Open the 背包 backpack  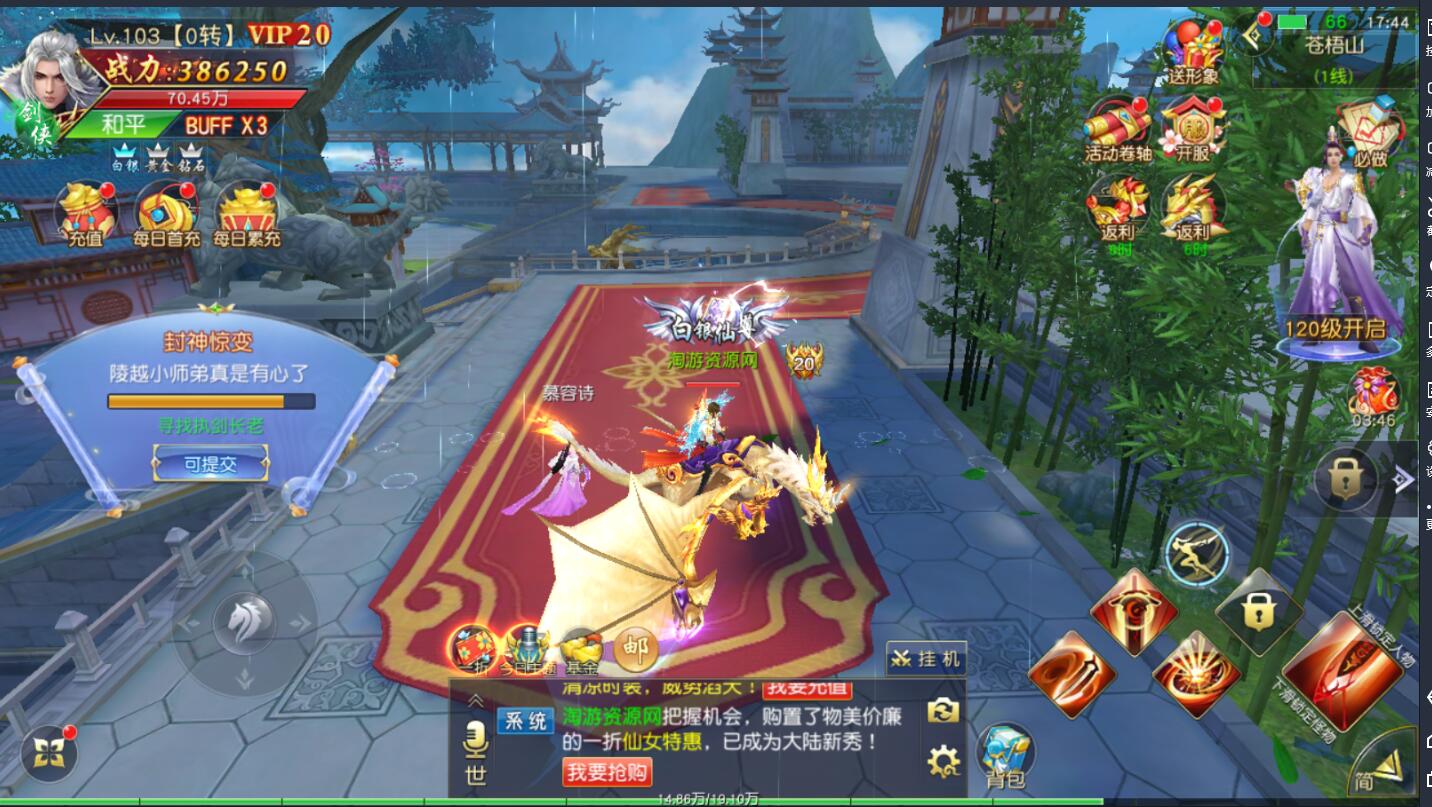pos(1005,756)
